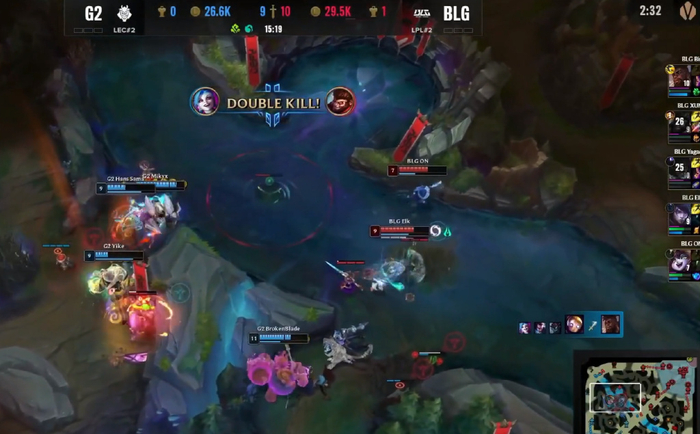The height and width of the screenshot is (434, 700).
Task: Select the BLG Elk player portrait
Action: (x=682, y=216)
